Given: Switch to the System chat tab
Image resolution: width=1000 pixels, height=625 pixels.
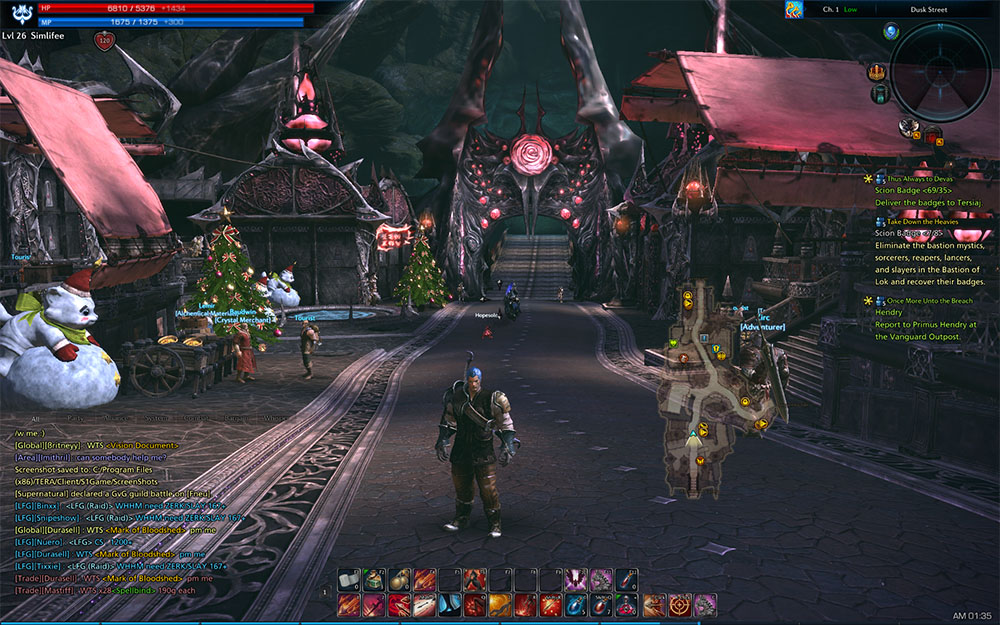Looking at the screenshot, I should click(157, 419).
